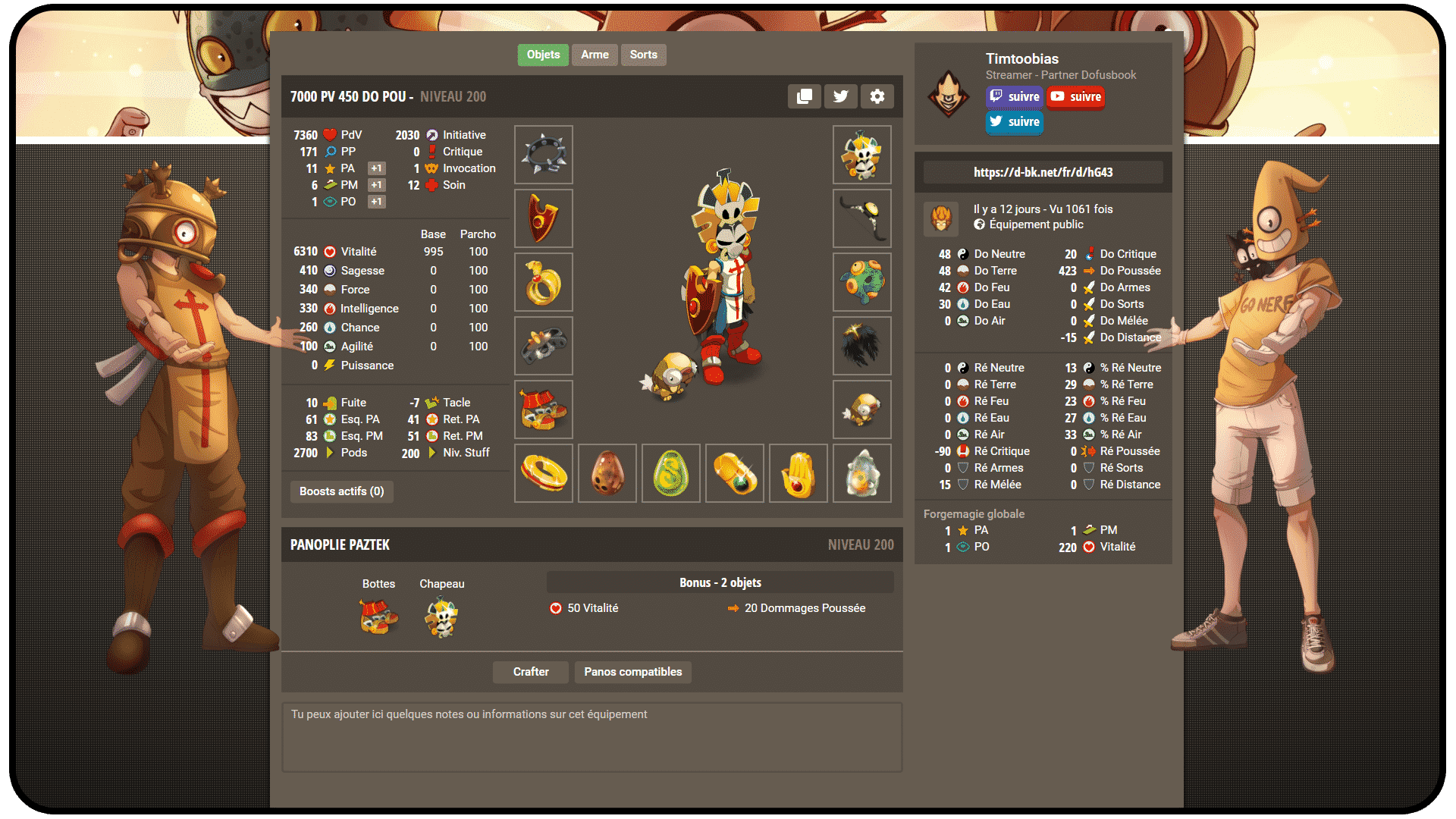Select the bow weapon slot
Image resolution: width=1456 pixels, height=819 pixels.
[862, 218]
